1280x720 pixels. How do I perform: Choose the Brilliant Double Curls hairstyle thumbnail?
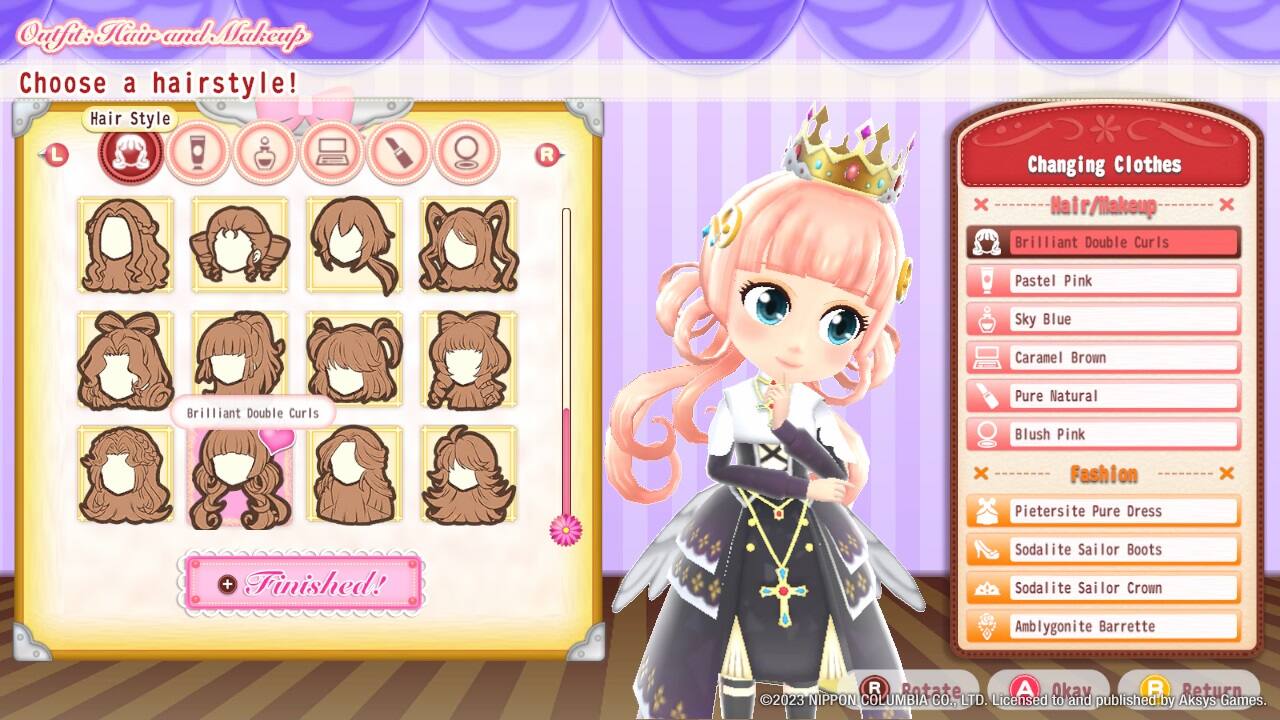[240, 476]
